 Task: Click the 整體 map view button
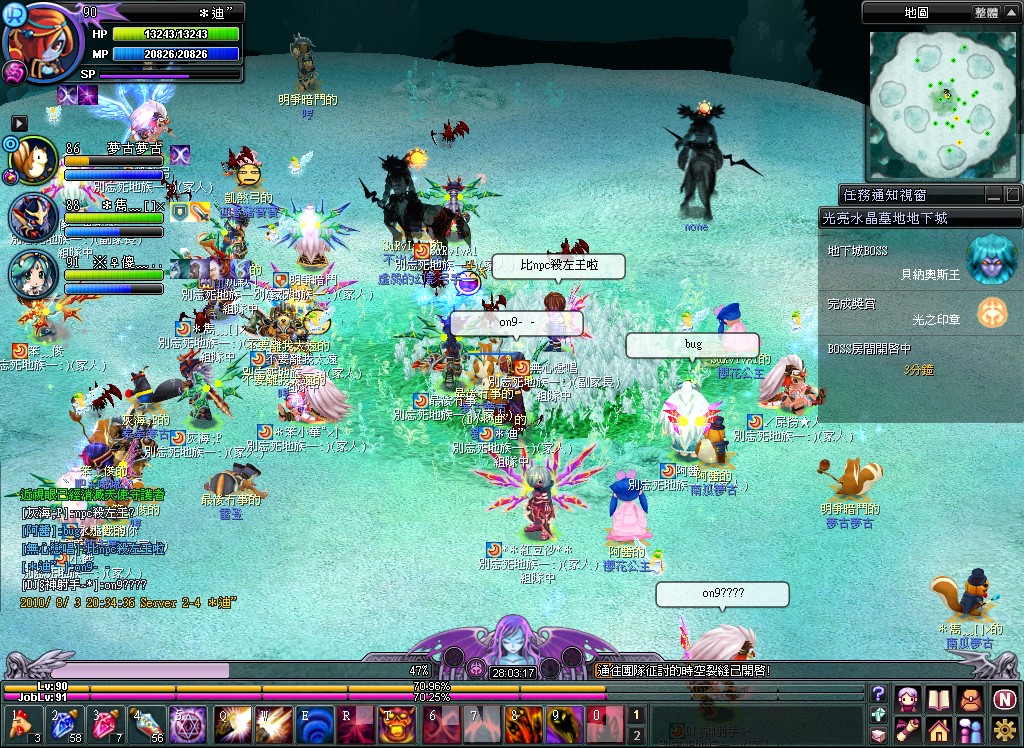point(985,13)
